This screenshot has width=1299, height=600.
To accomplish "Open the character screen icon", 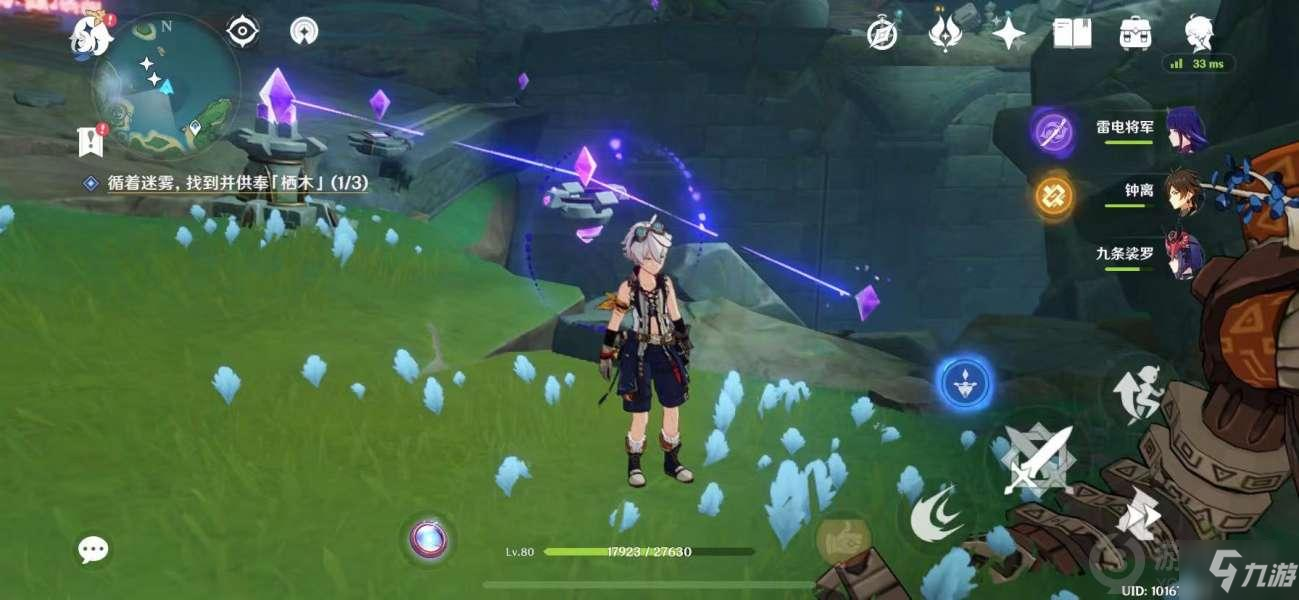I will [x=1198, y=32].
